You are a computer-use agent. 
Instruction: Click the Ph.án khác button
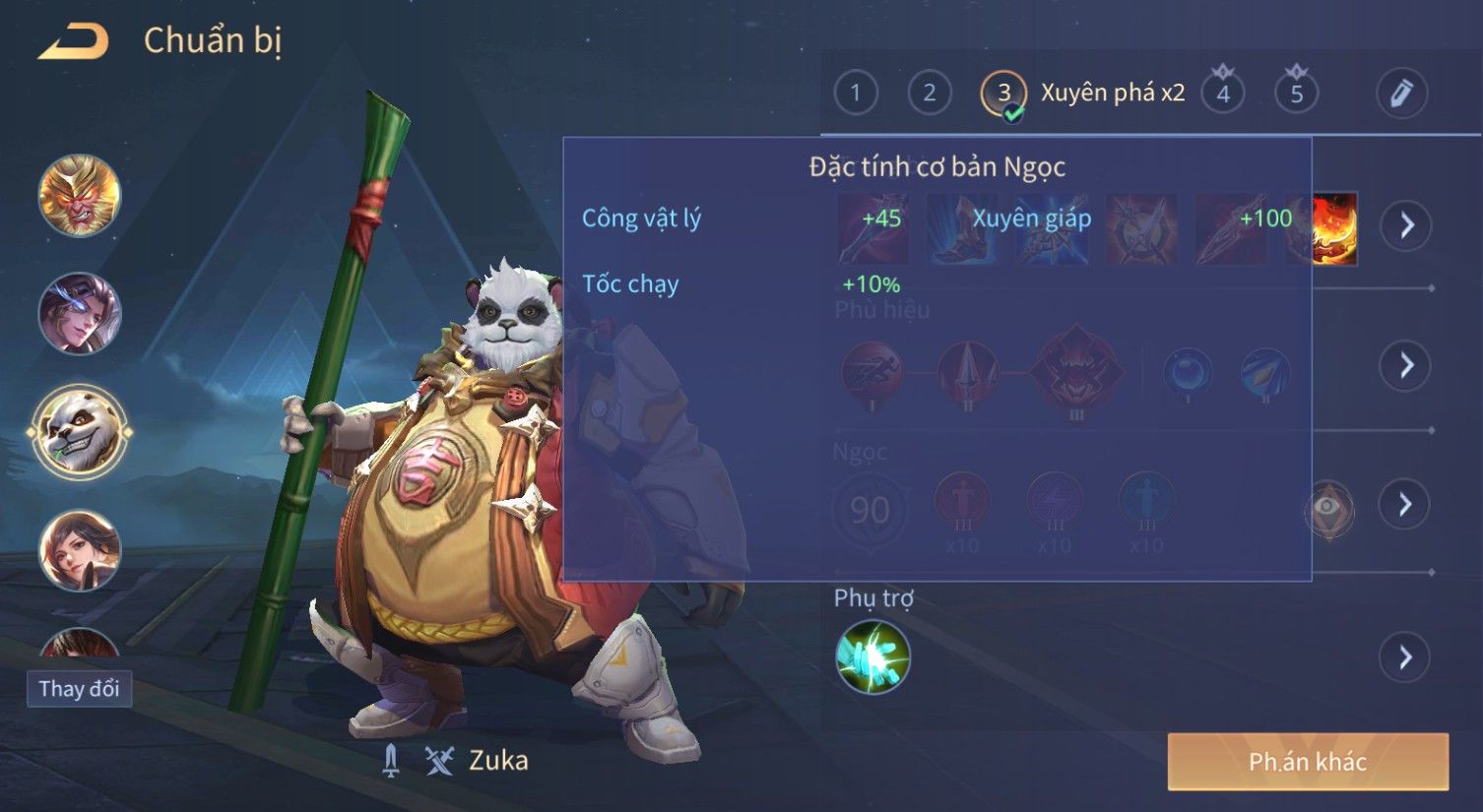(x=1307, y=761)
